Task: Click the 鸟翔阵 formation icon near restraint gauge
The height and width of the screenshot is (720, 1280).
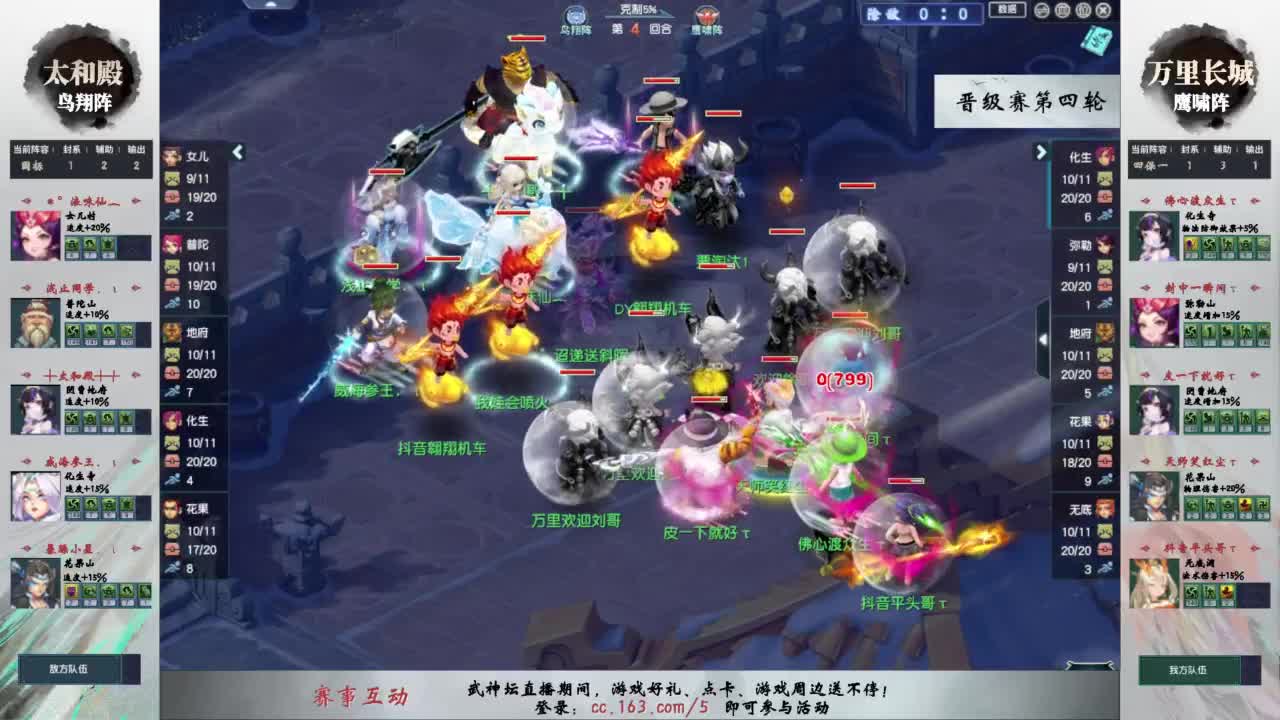Action: [576, 13]
